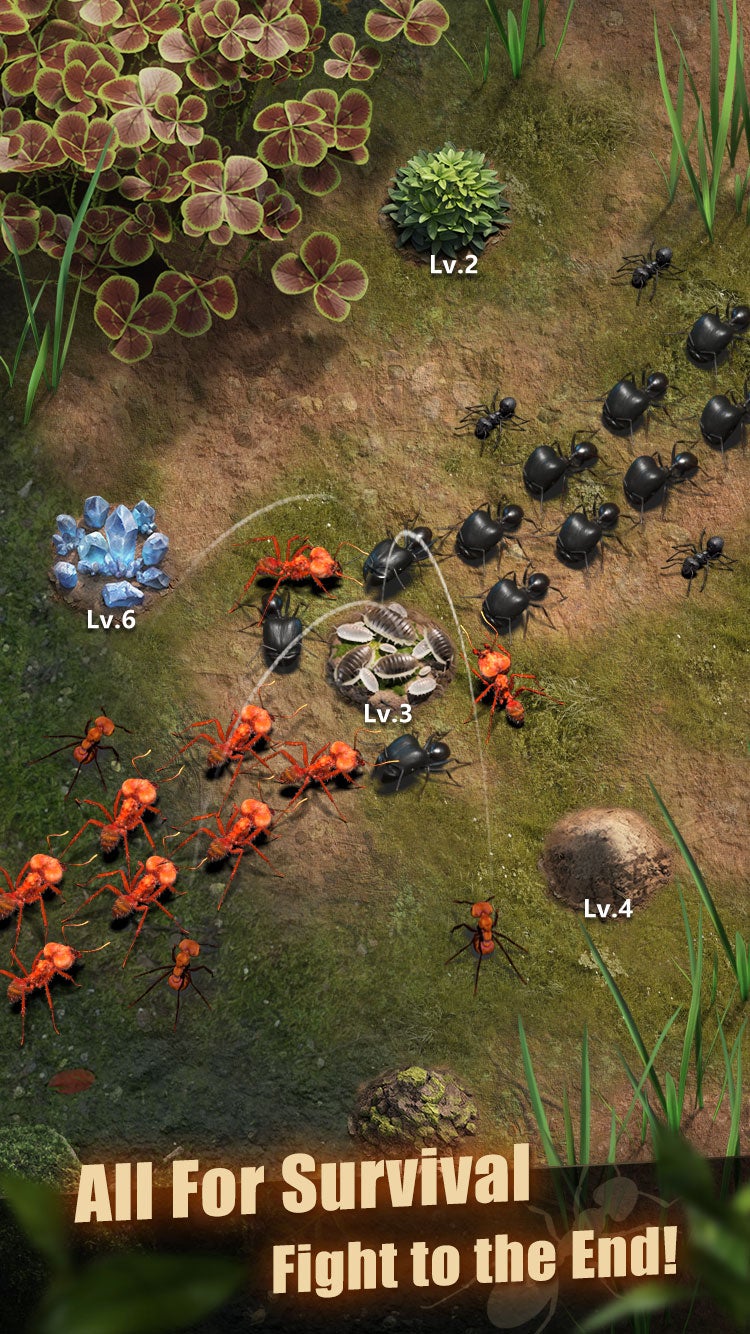This screenshot has width=750, height=1334.
Task: Pick the Lv.4 dirt mound node
Action: pos(606,857)
